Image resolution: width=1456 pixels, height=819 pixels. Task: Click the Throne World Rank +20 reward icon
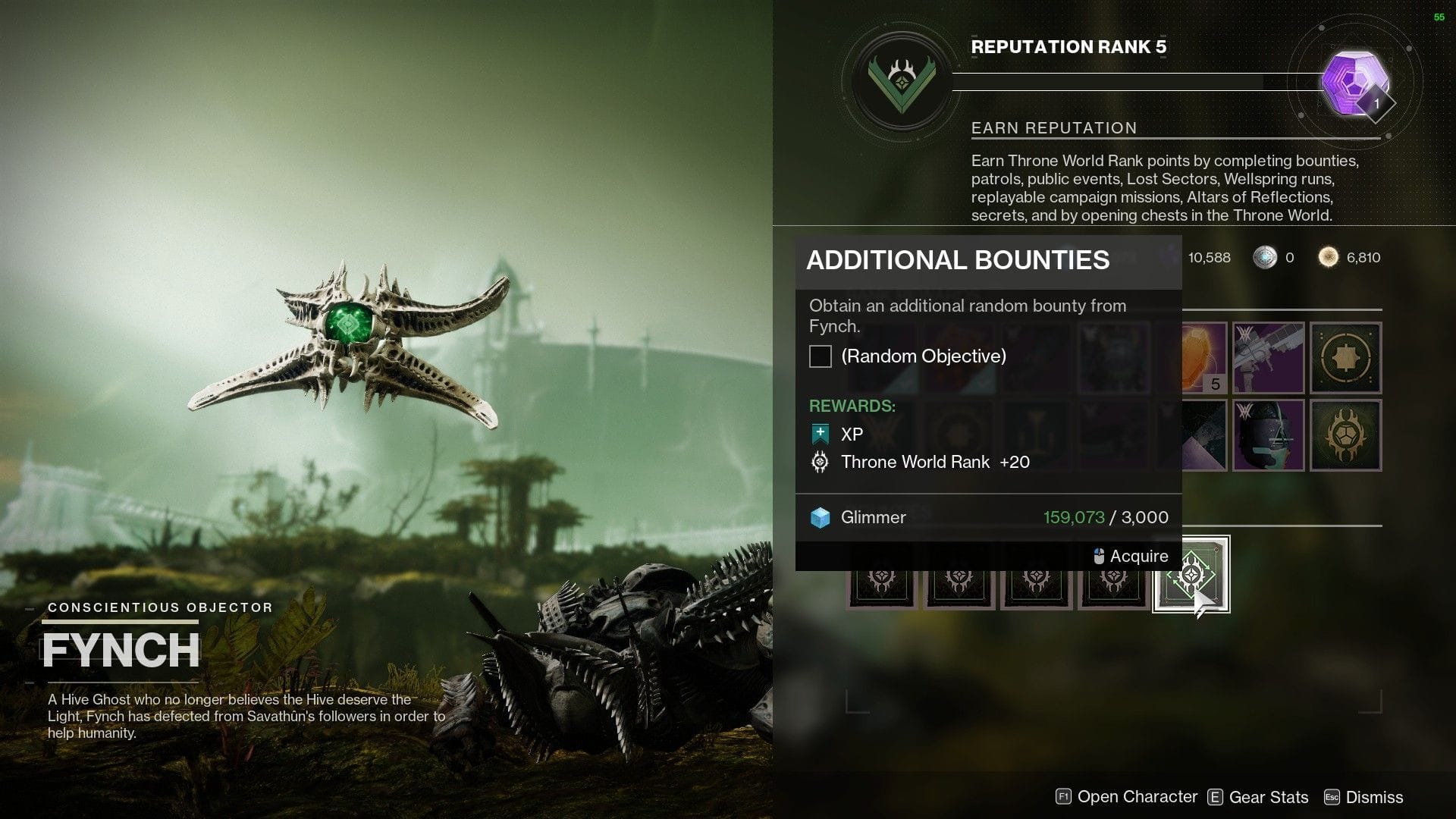pyautogui.click(x=819, y=462)
